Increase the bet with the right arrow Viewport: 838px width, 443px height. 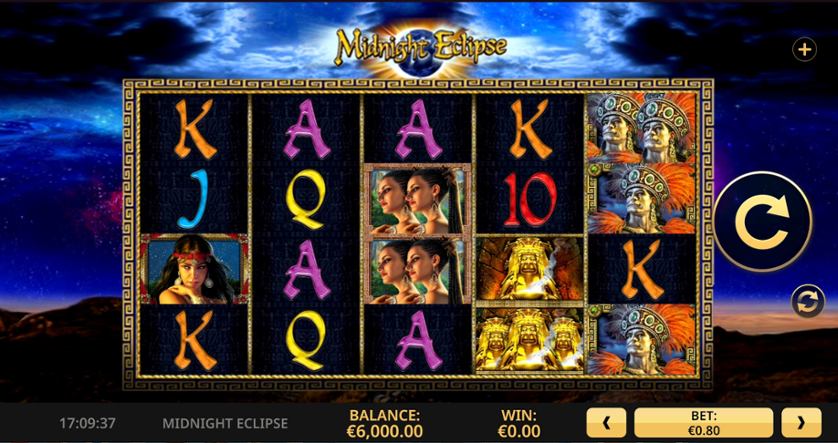click(801, 423)
